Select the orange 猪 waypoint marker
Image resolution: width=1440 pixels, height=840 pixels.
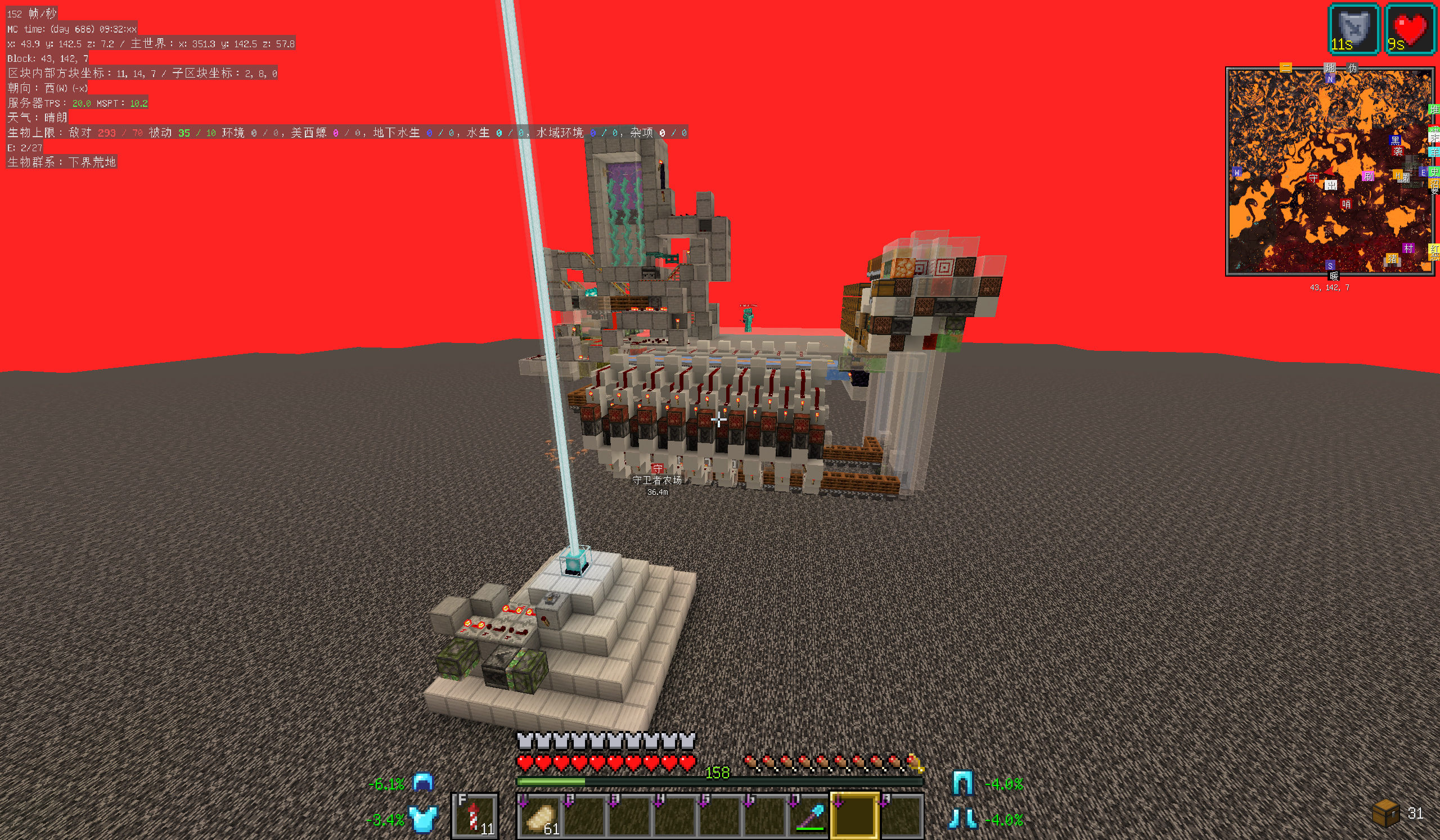(1392, 259)
